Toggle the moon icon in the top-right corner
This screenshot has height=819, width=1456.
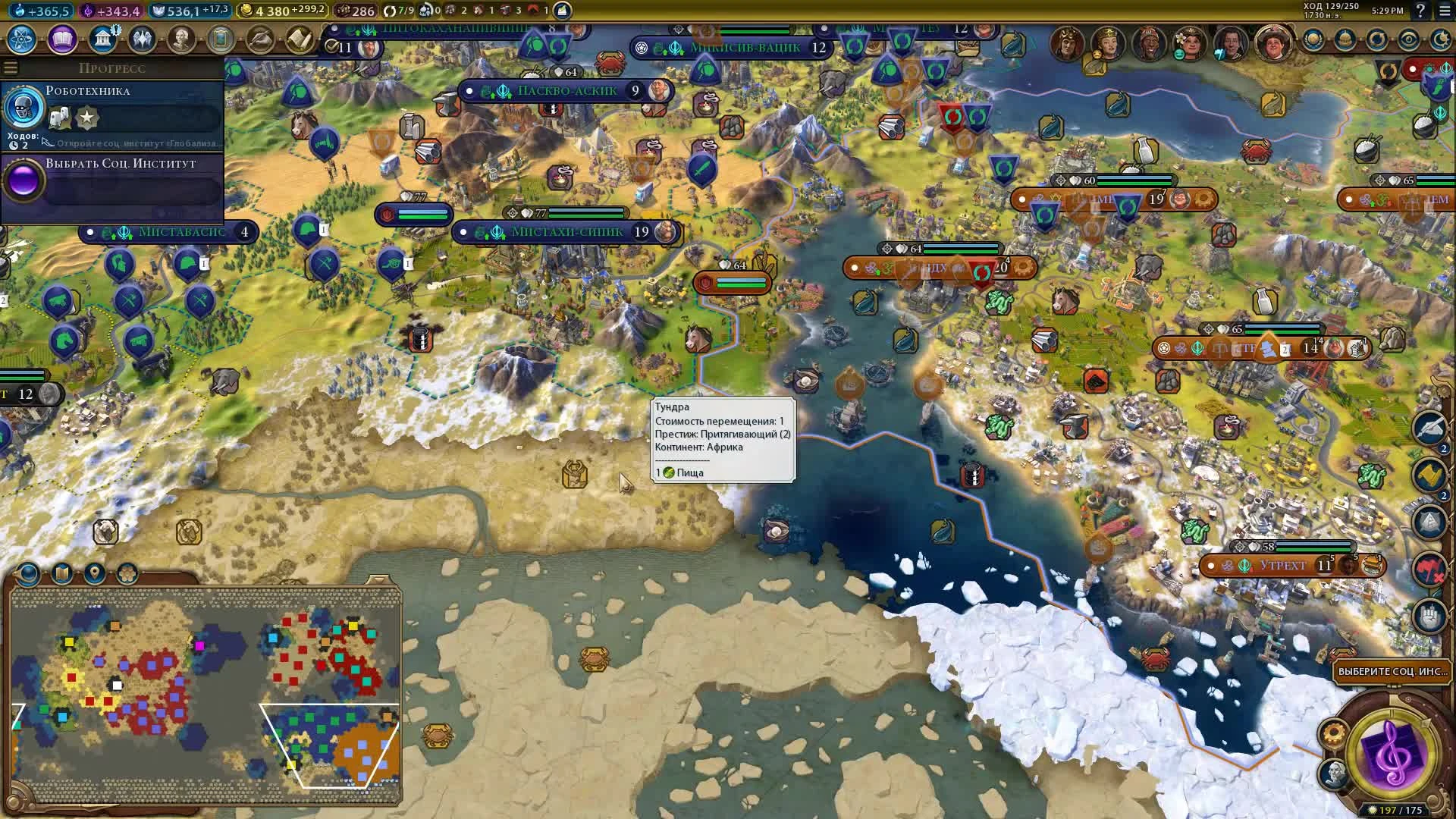click(1441, 39)
